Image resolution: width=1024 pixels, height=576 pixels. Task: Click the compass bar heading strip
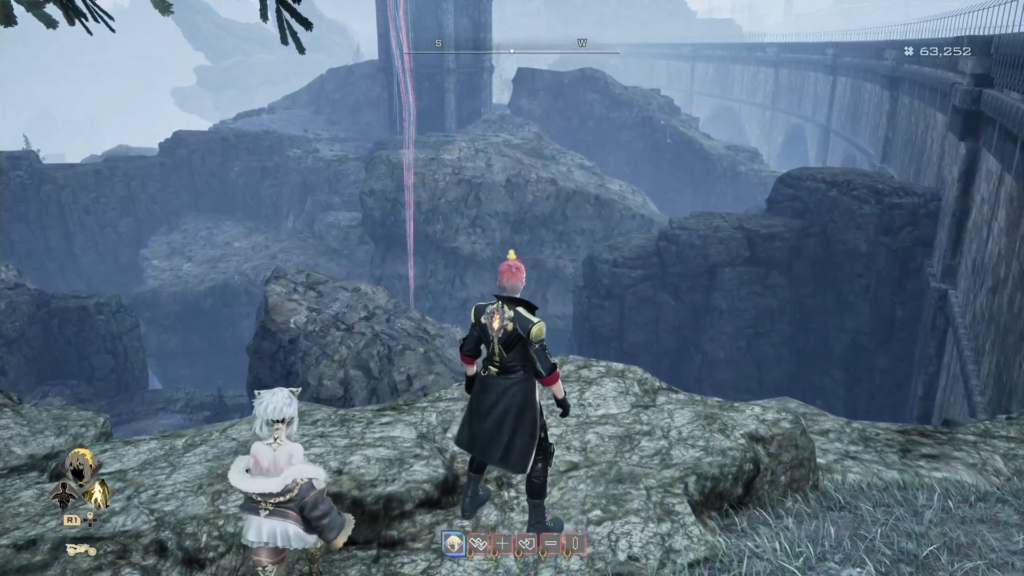[511, 50]
